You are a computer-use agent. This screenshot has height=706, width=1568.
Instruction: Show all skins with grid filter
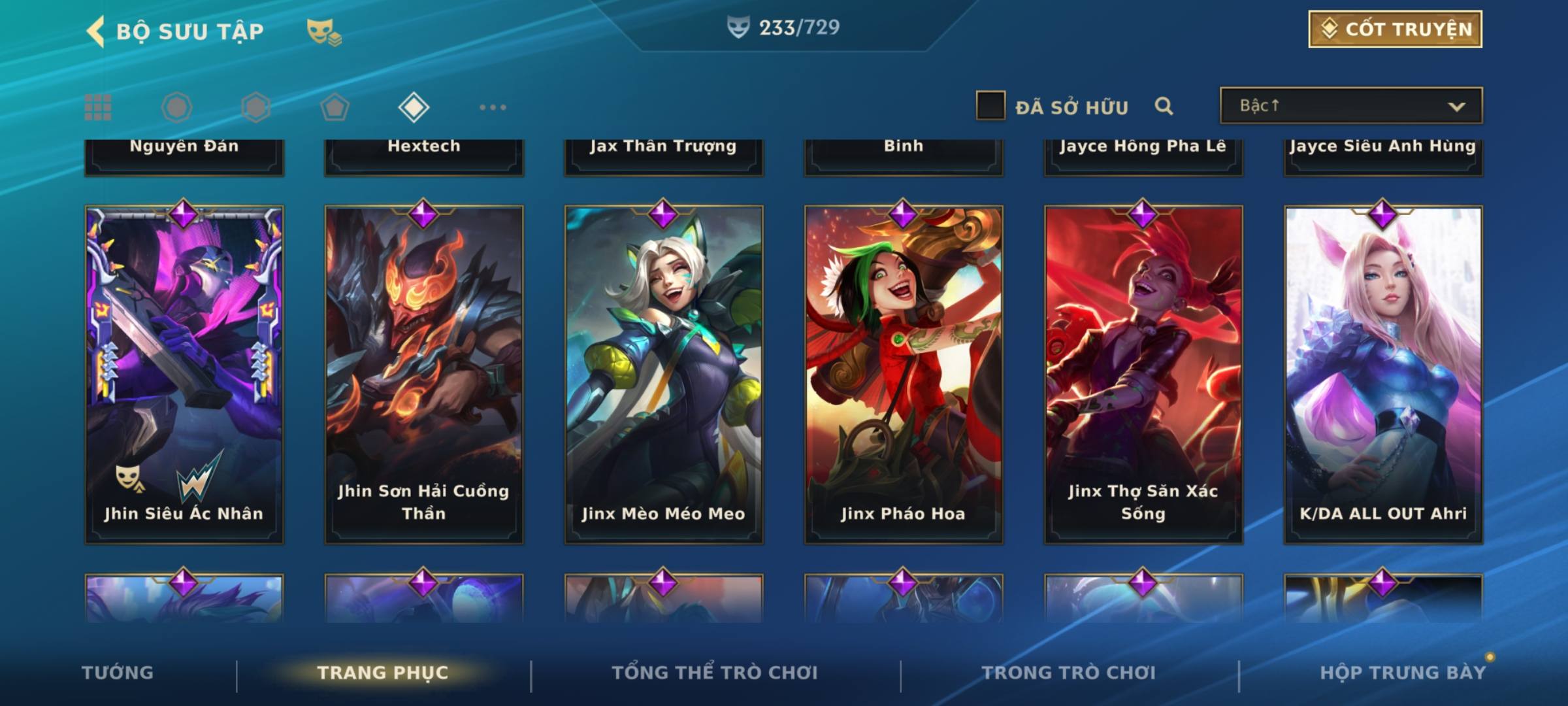[98, 107]
